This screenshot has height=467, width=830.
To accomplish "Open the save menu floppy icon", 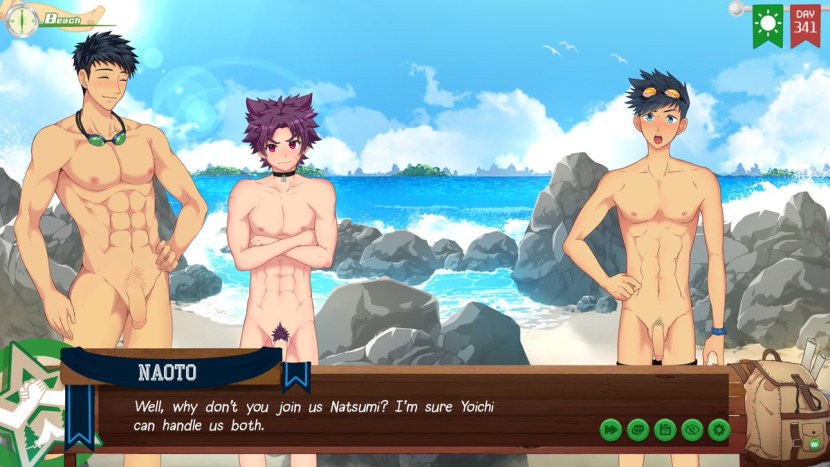I will (x=664, y=430).
